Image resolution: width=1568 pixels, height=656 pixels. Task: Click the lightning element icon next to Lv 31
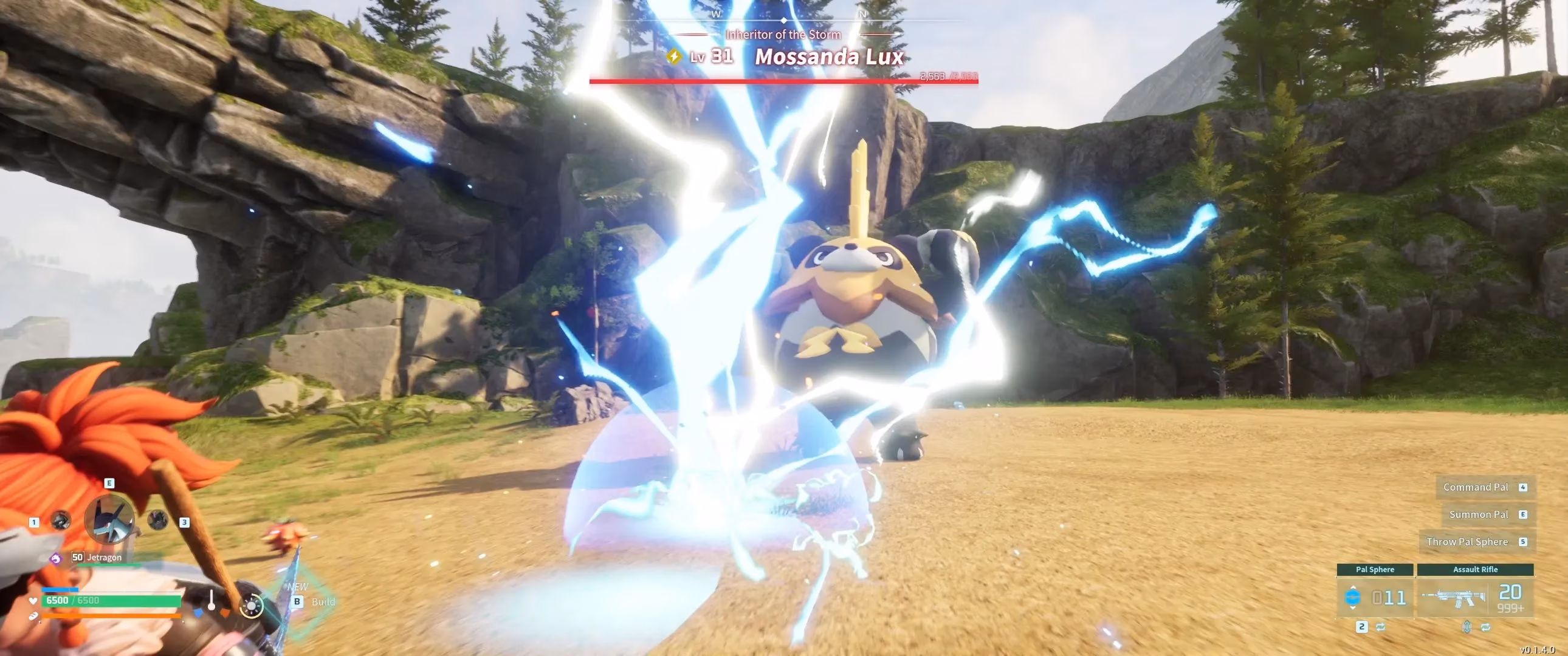pyautogui.click(x=674, y=56)
